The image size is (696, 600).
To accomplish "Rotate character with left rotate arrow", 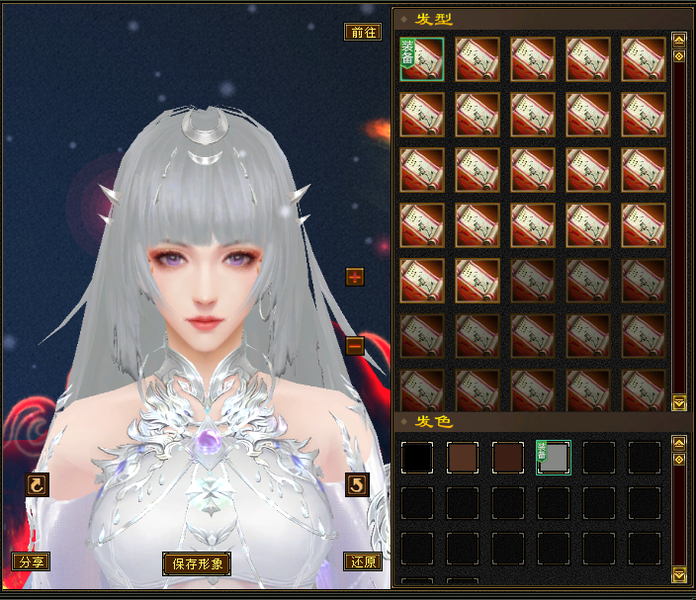I will click(x=37, y=485).
